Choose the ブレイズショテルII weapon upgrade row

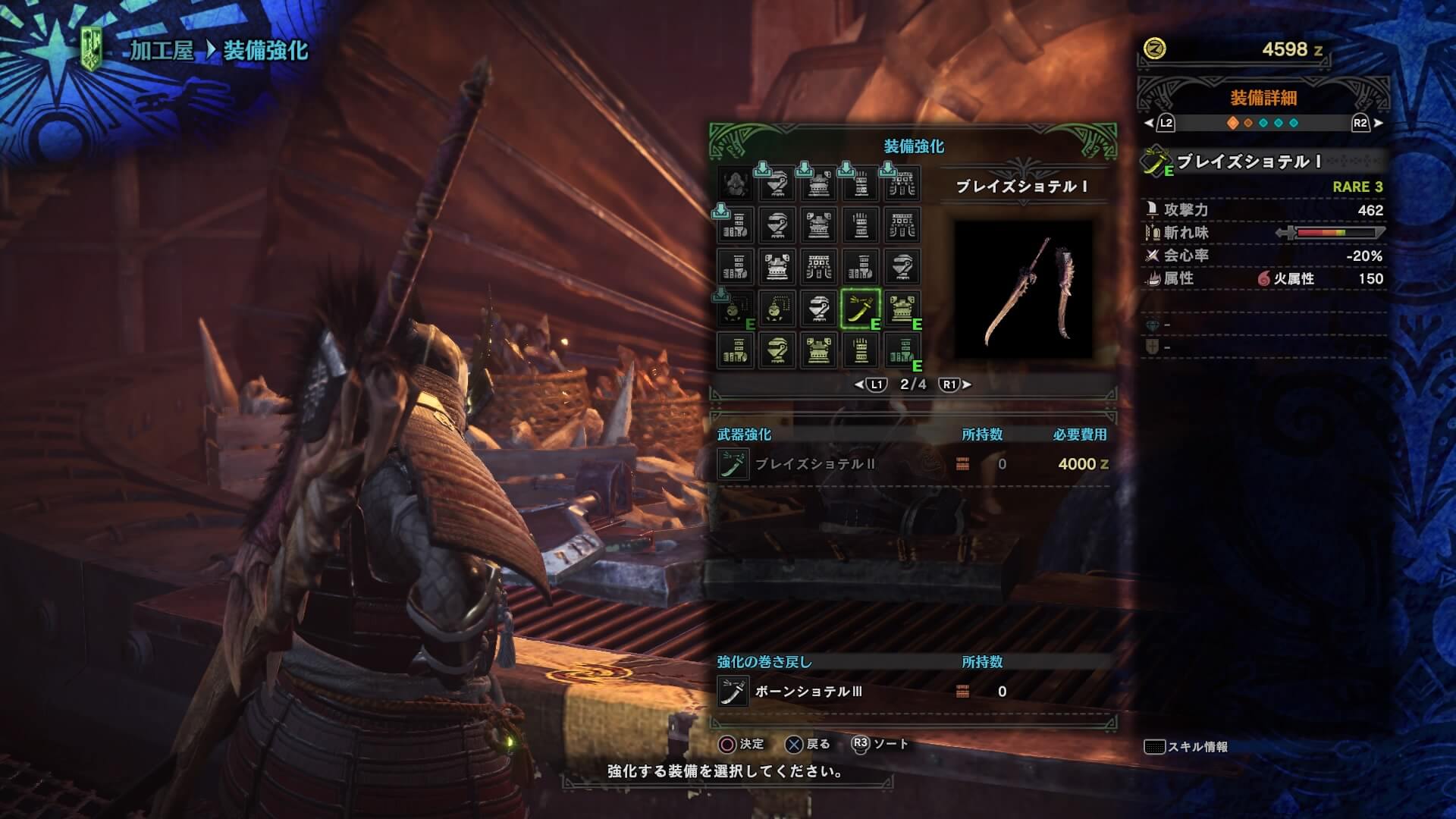(x=814, y=464)
